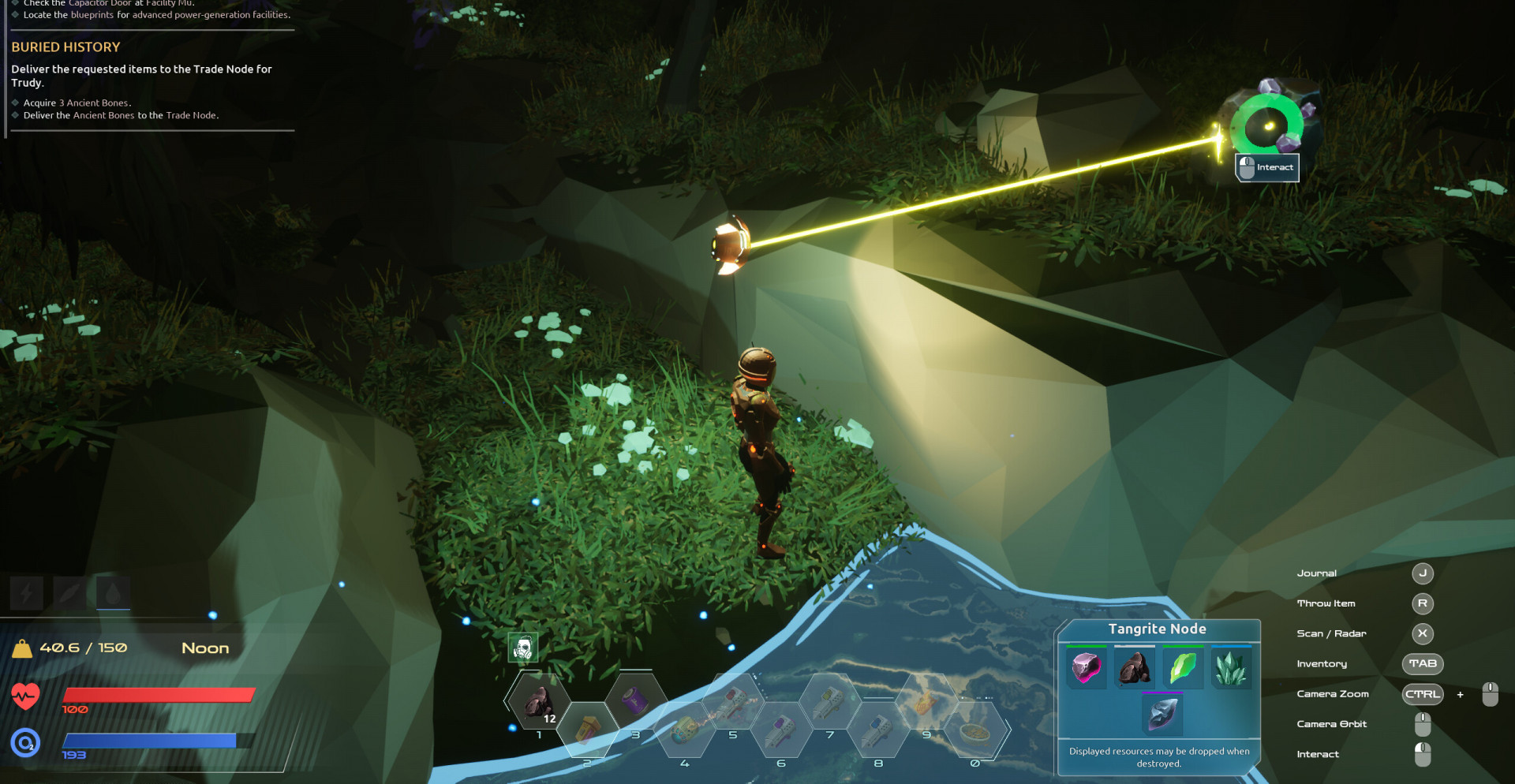Screen dimensions: 1515x784
Task: Click the feather status icon
Action: [69, 593]
